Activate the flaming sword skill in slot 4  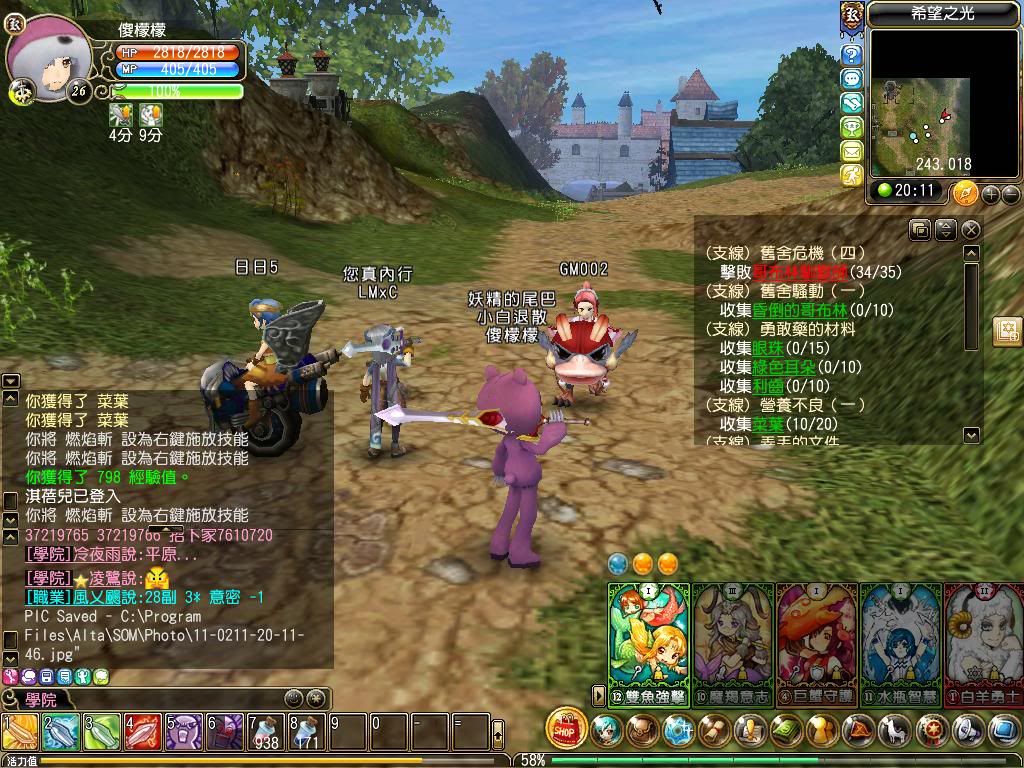143,733
